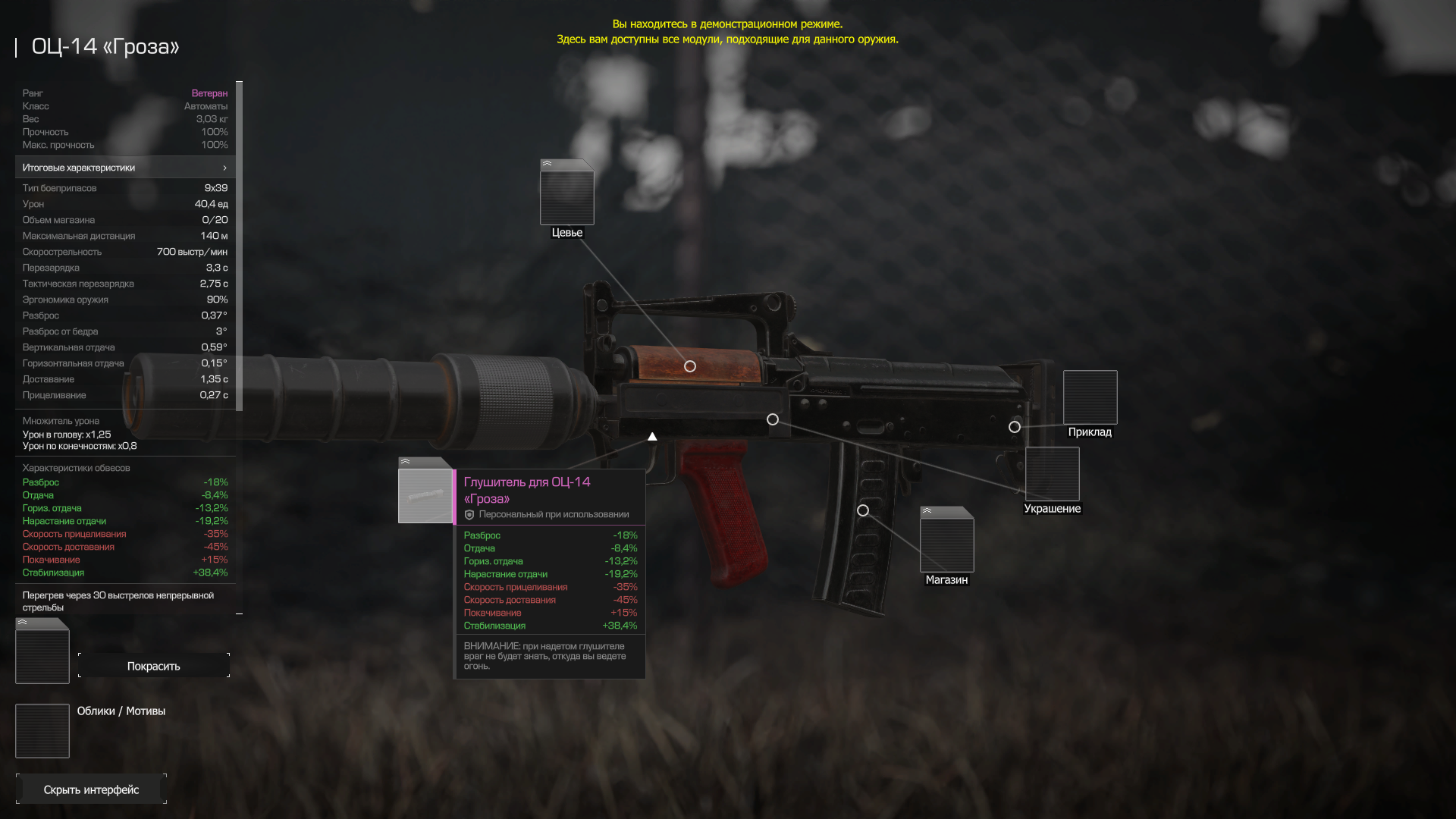Click the paint slot beside Покрасить
The height and width of the screenshot is (819, 1456).
(x=42, y=653)
